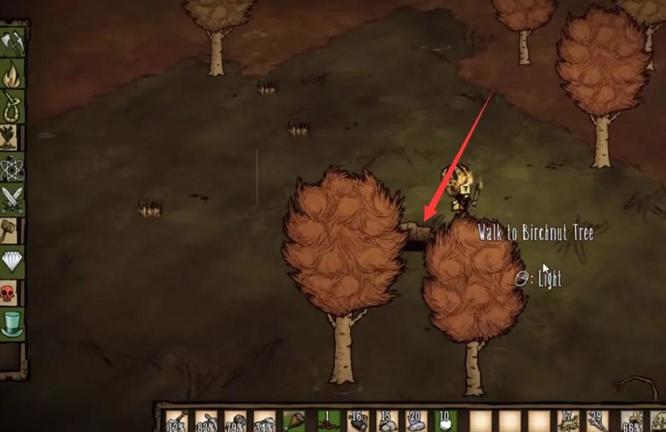Select the Dress tab with green top hat

pyautogui.click(x=12, y=324)
